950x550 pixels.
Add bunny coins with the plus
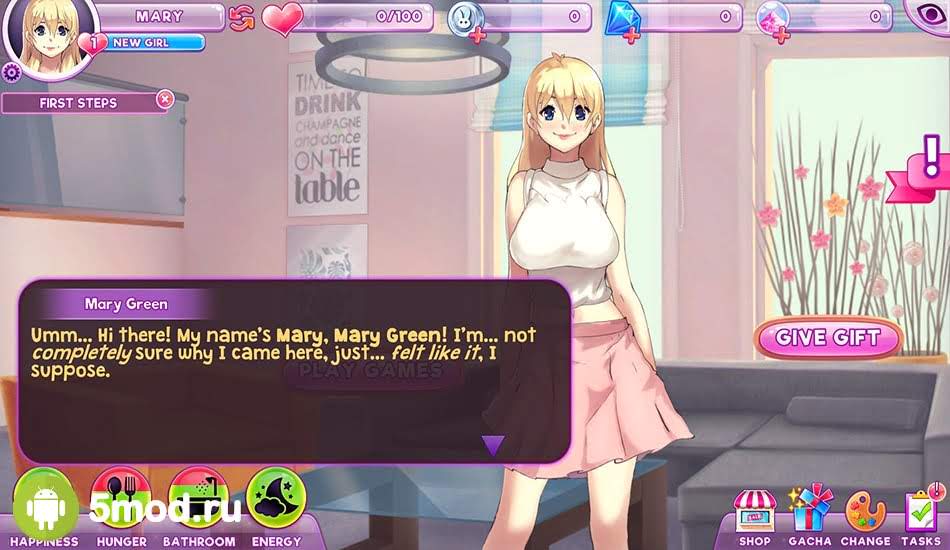pyautogui.click(x=475, y=36)
